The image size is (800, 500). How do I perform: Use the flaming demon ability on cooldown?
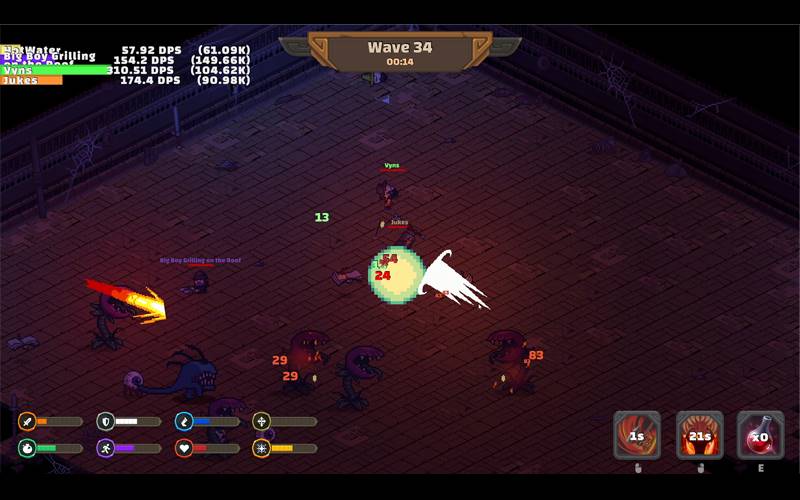click(699, 434)
